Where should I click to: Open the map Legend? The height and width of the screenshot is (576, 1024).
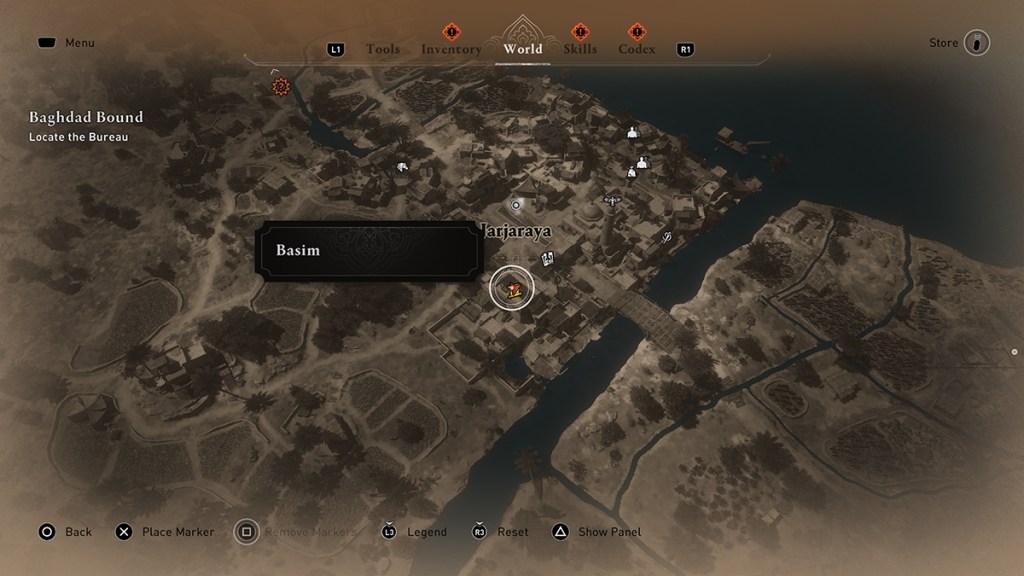click(x=416, y=532)
